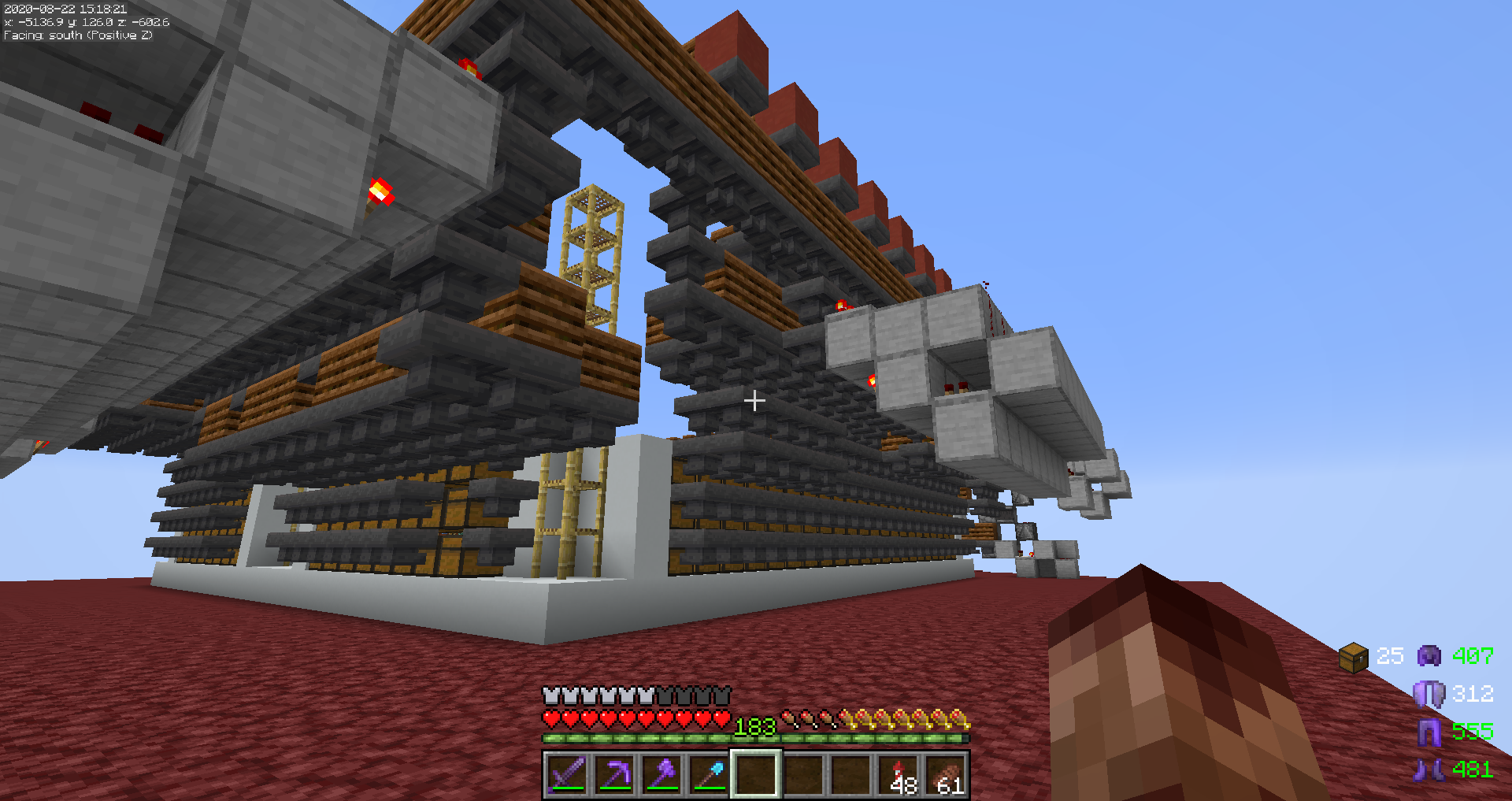
Task: Switch to the diamond shovel slot
Action: (x=709, y=774)
